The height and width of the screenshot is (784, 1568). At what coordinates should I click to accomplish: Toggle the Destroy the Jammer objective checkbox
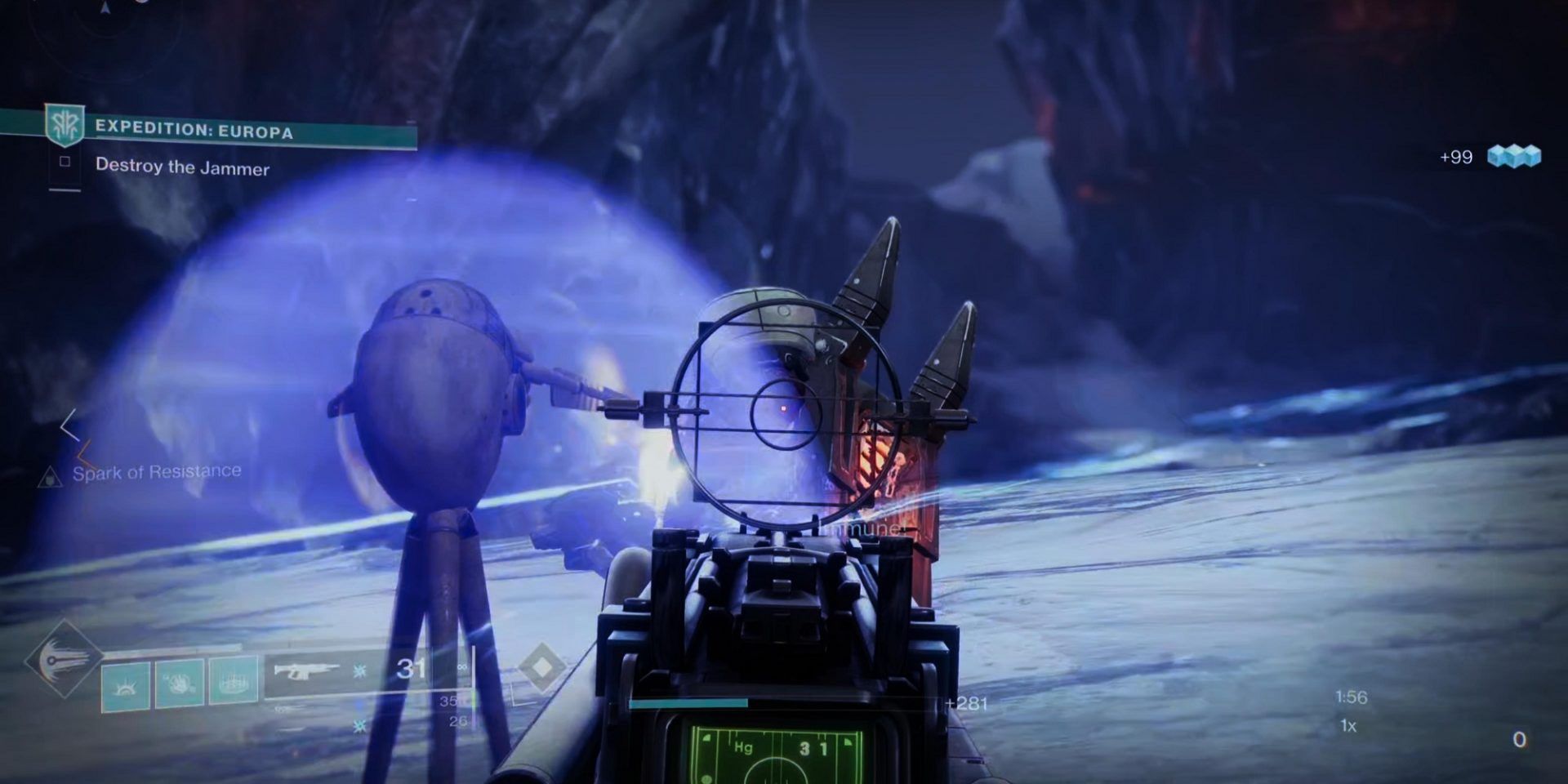(x=65, y=163)
